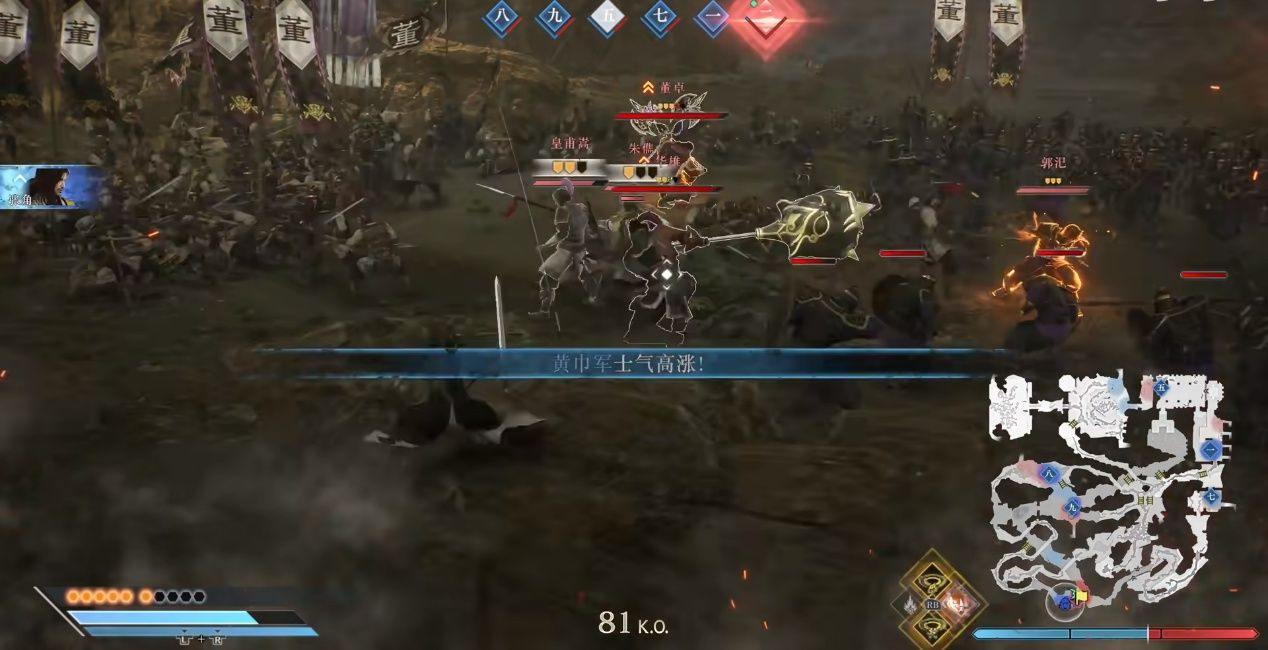Select the 八 base diamond in the top bar
Screen dimensions: 1268x650
(502, 18)
